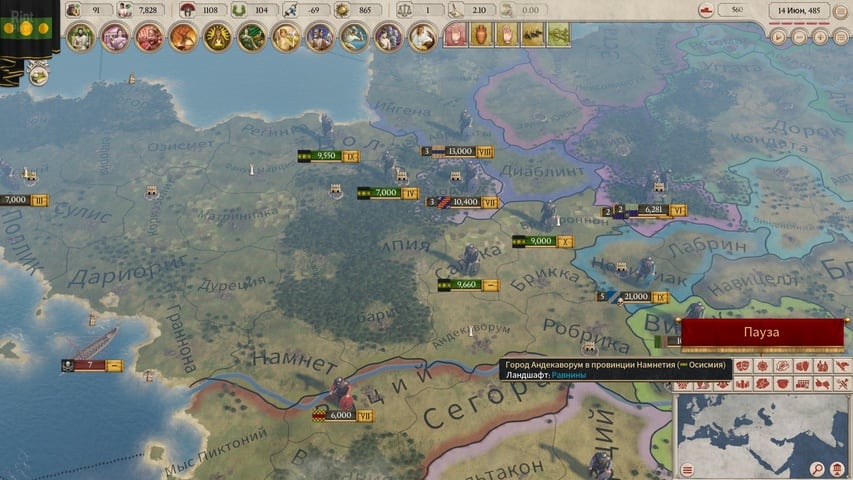Open minimap list options button
This screenshot has height=480, width=853.
pyautogui.click(x=688, y=470)
